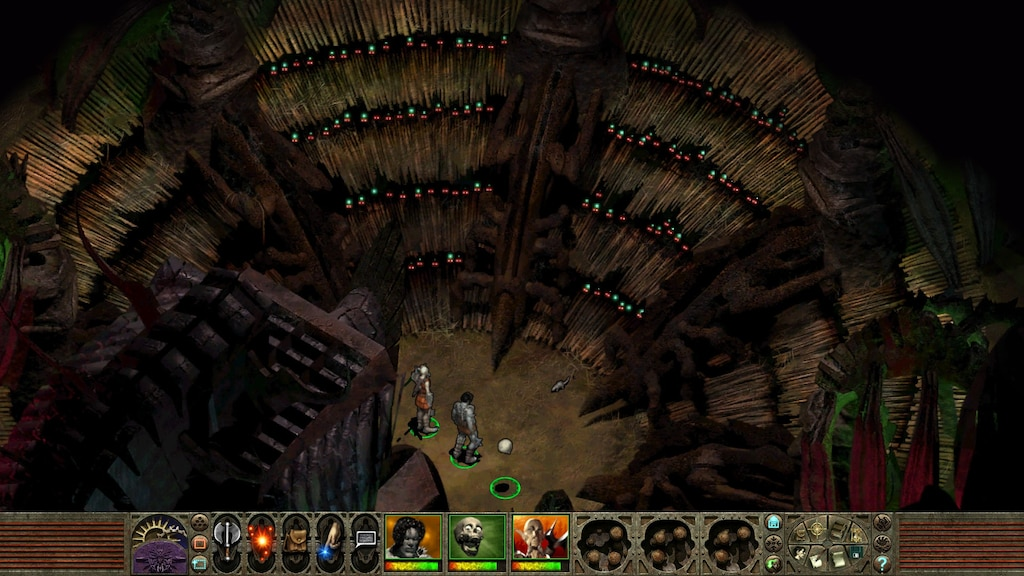Activate the red glowing spell button
The width and height of the screenshot is (1024, 576).
click(x=262, y=538)
